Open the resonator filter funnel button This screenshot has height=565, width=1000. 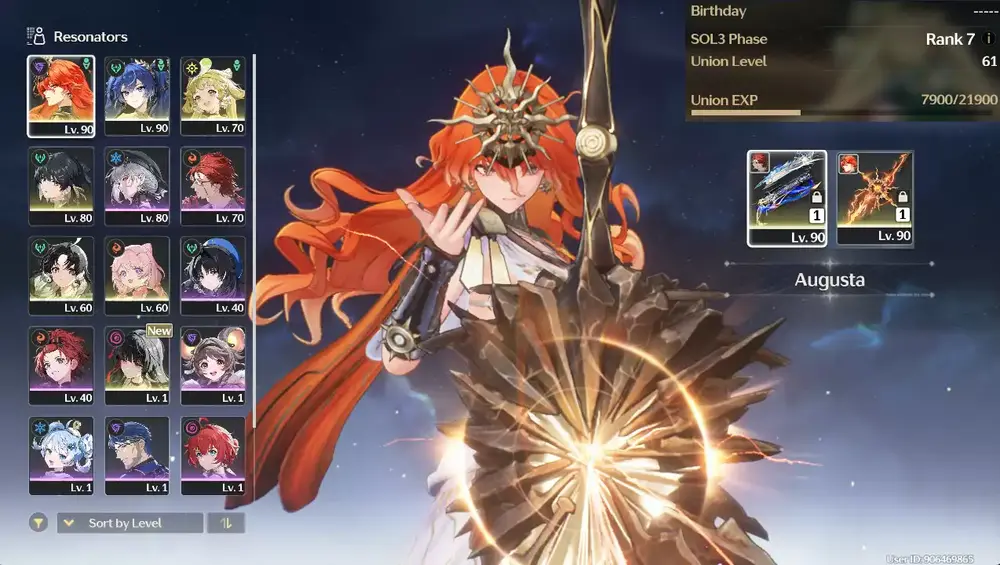tap(38, 523)
